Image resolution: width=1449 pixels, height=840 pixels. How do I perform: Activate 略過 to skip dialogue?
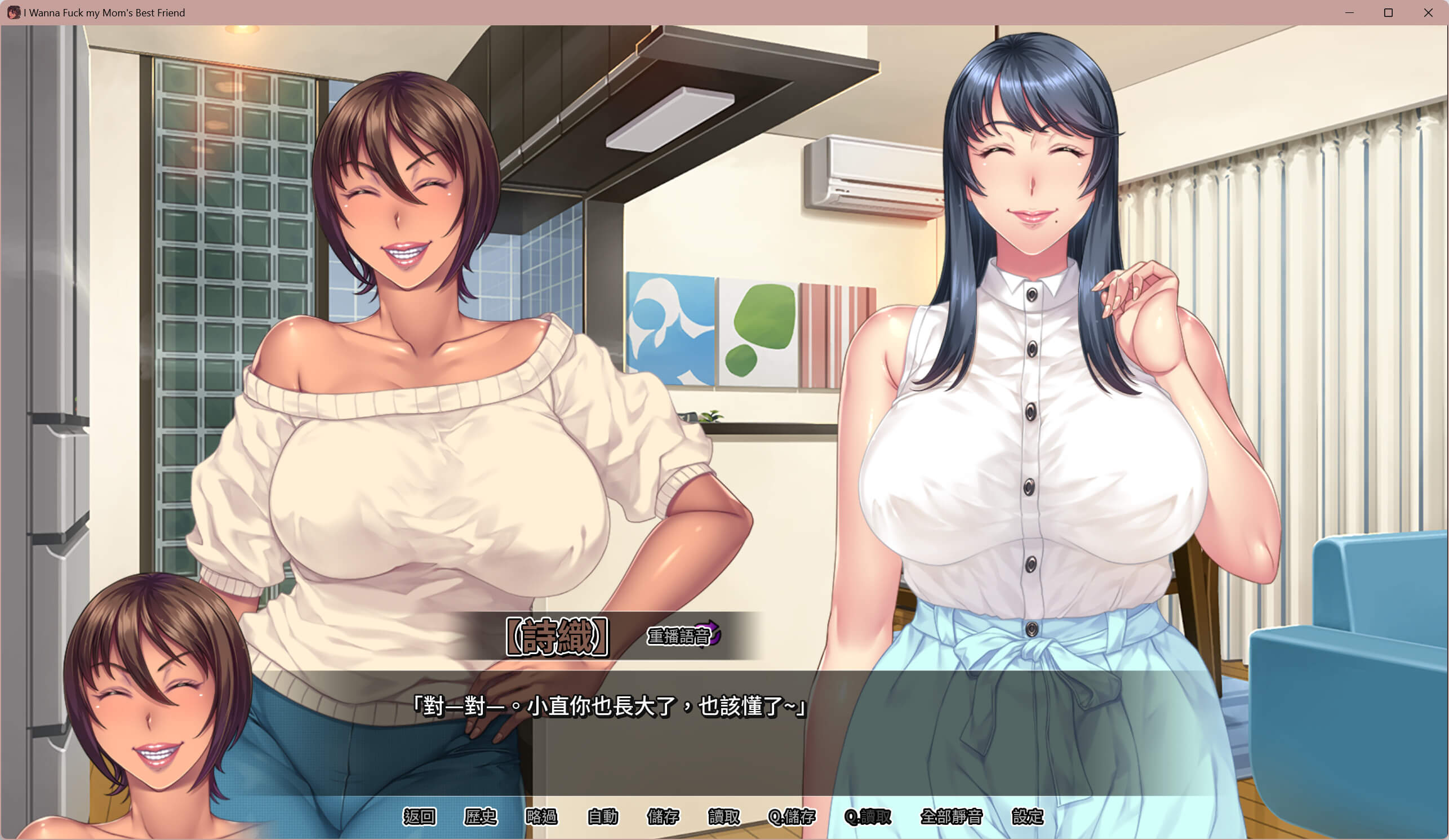541,816
